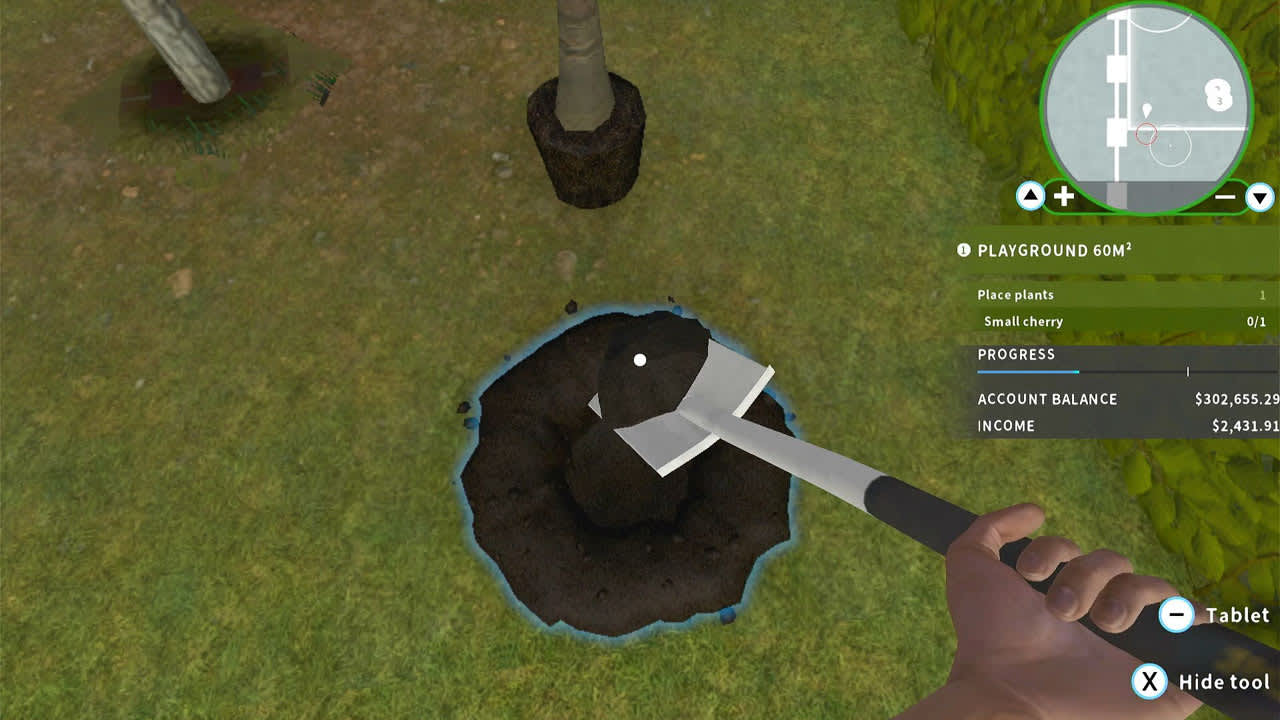Open Account Balance showing $302,655.29
The height and width of the screenshot is (720, 1280).
1048,399
